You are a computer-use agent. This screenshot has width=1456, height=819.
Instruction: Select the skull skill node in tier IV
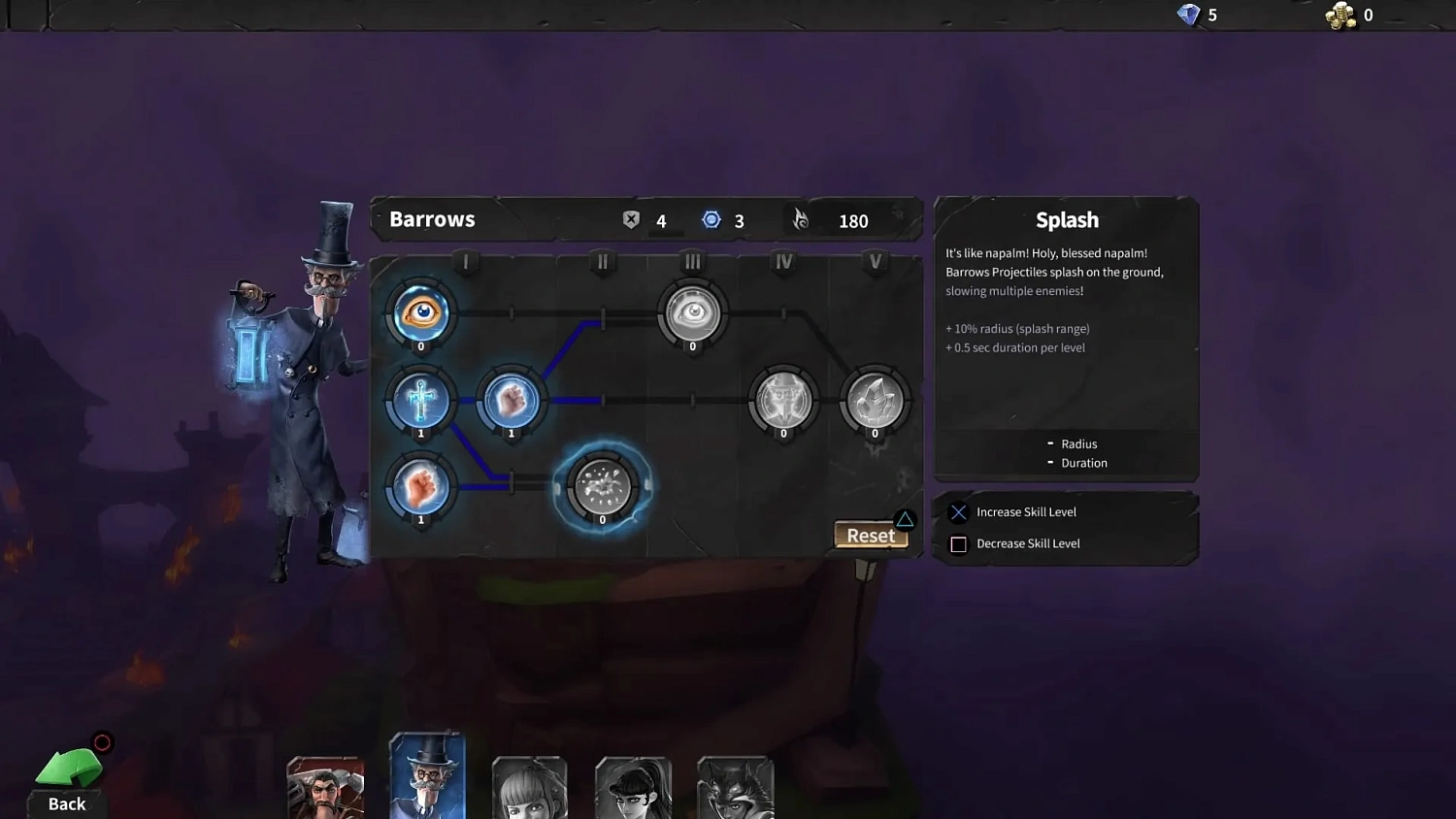pyautogui.click(x=782, y=400)
